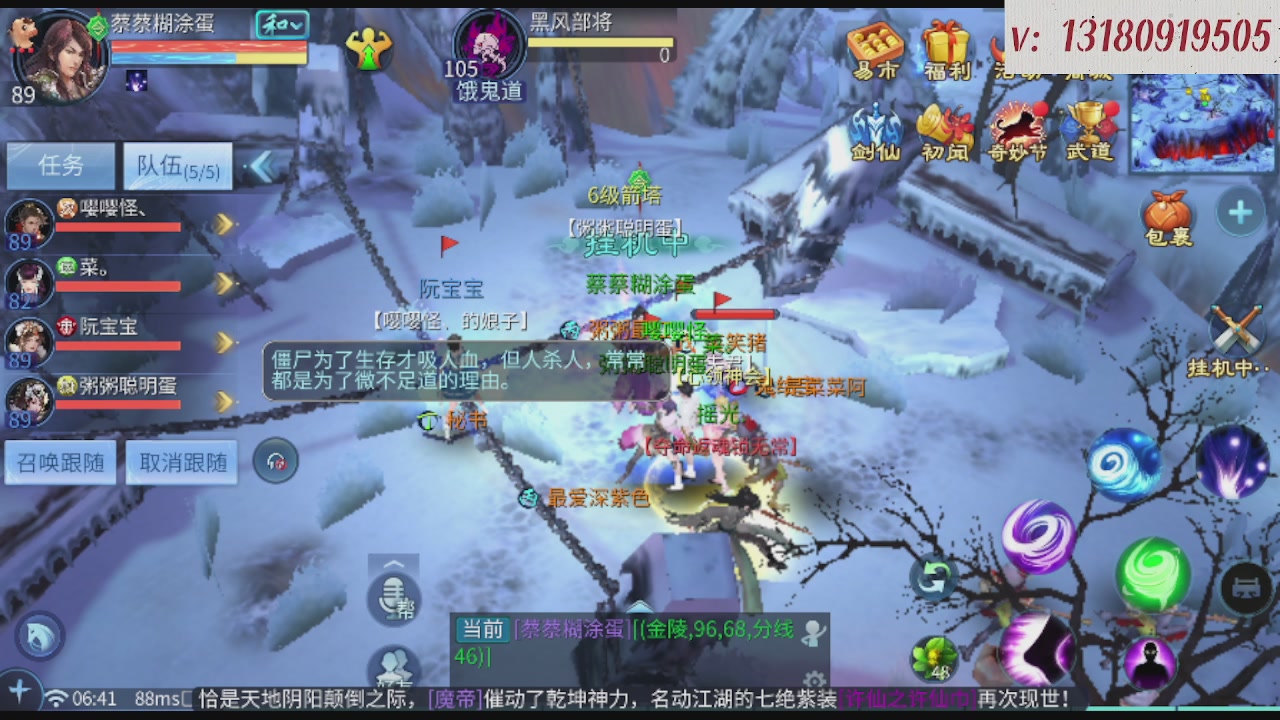
Task: Switch to the 队伍(5/5) tab
Action: click(176, 166)
